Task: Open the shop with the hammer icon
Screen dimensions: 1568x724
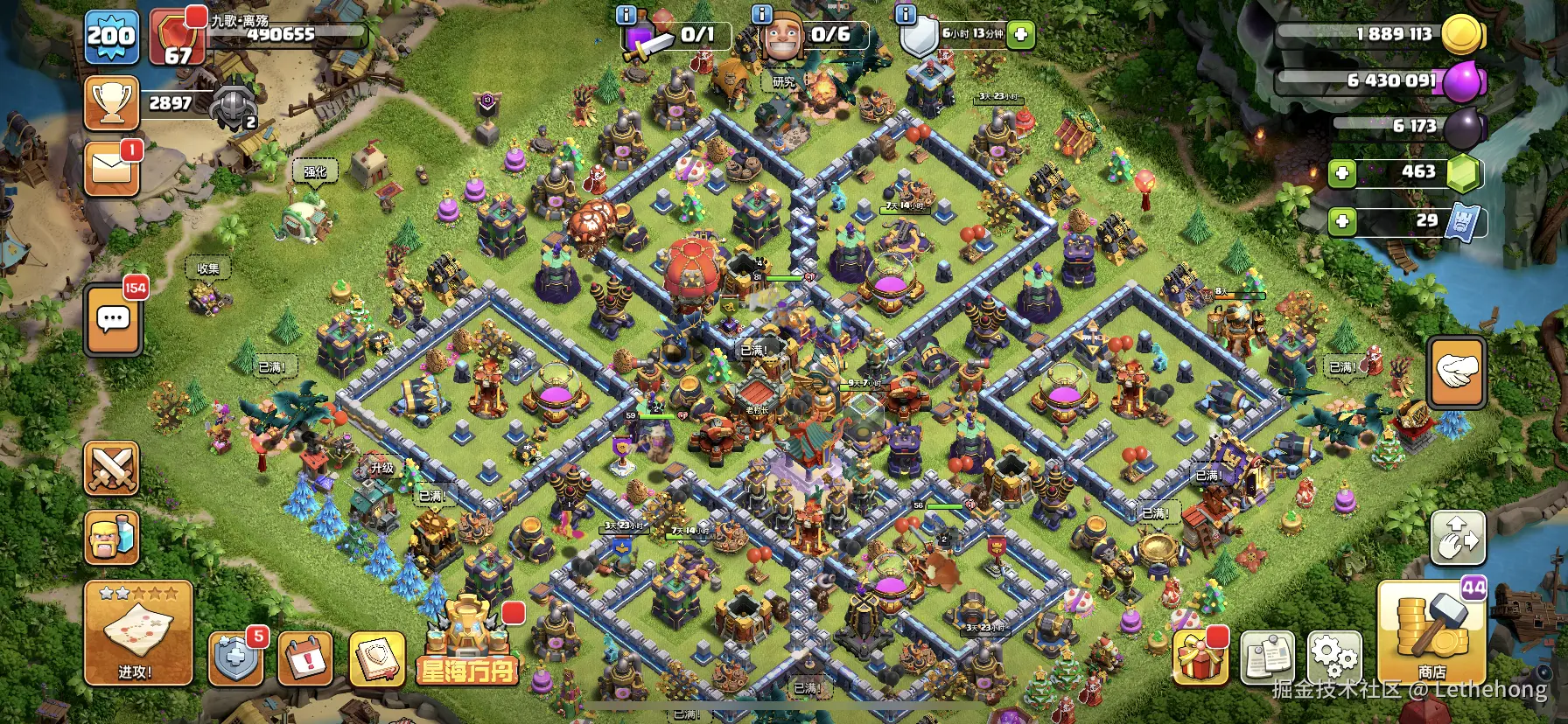Action: pos(1431,630)
